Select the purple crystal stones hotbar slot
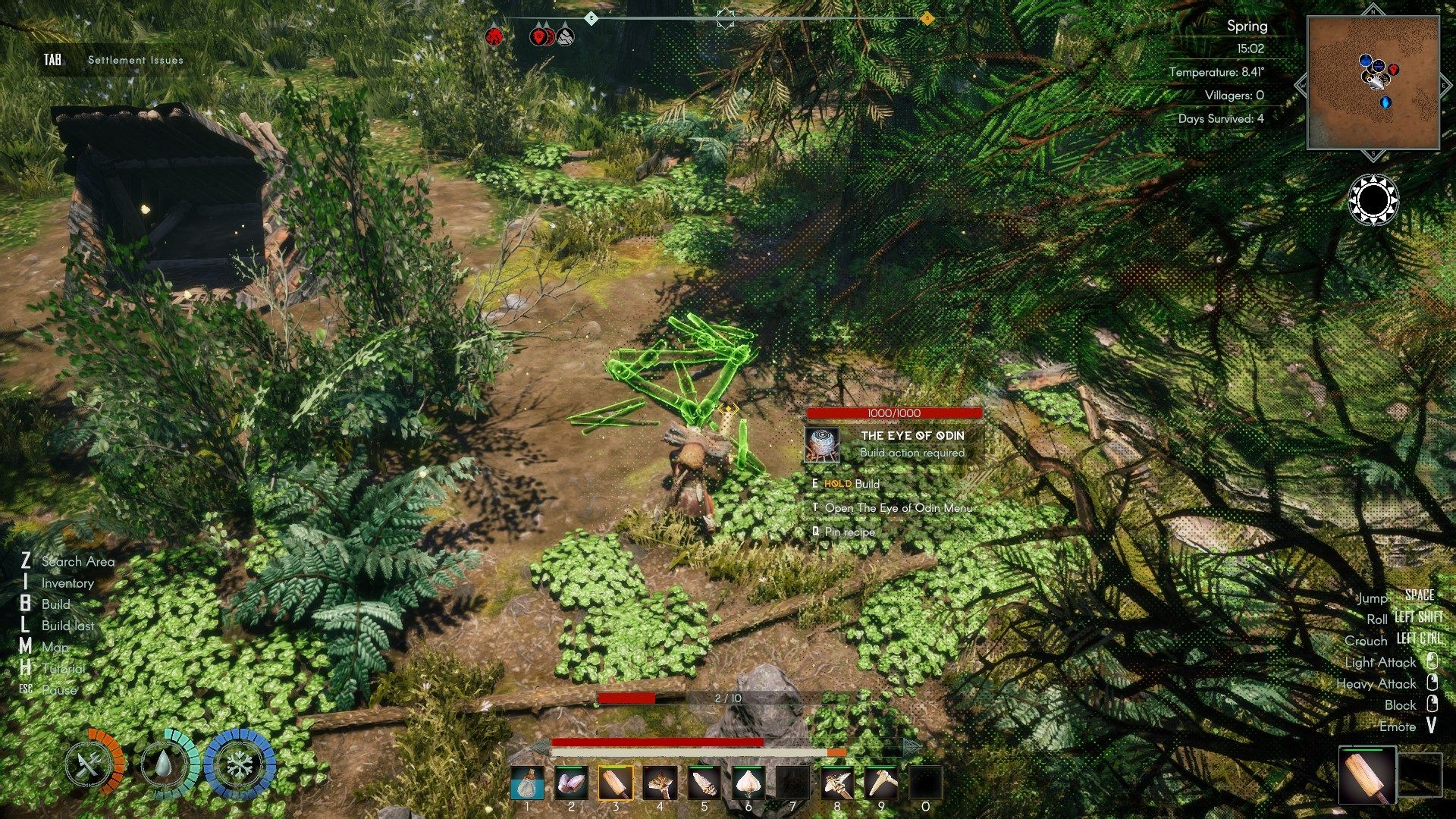The height and width of the screenshot is (819, 1456). point(571,783)
